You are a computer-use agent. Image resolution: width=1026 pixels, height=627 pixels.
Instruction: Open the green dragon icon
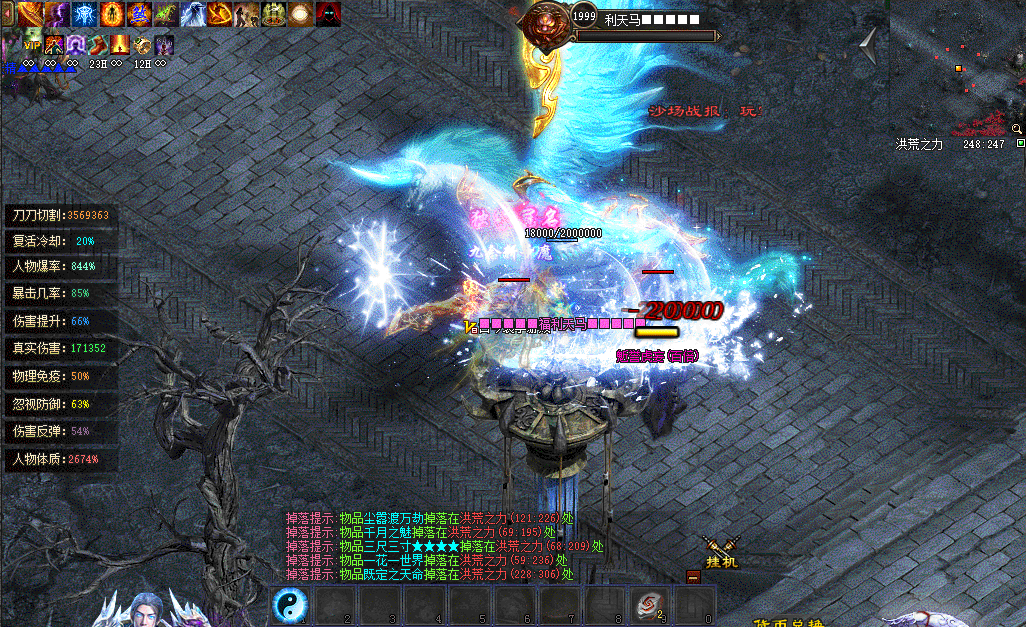[x=166, y=14]
